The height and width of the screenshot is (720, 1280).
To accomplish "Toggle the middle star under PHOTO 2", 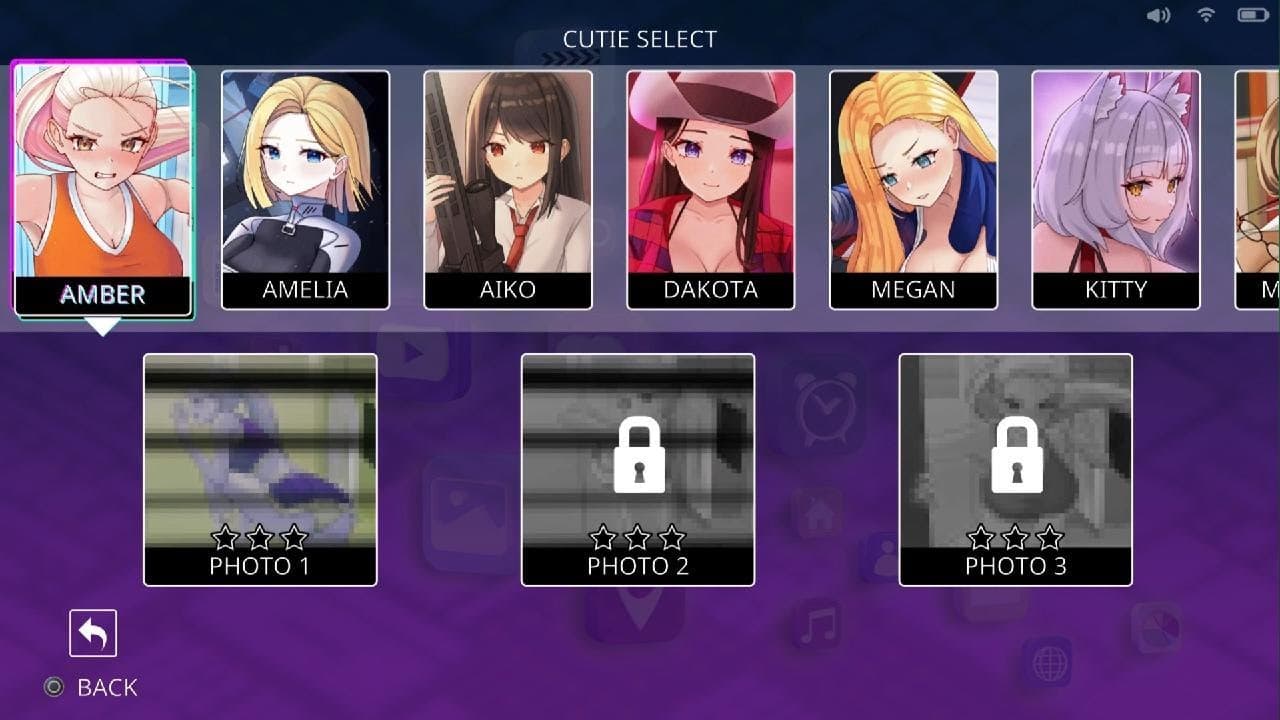I will click(637, 537).
